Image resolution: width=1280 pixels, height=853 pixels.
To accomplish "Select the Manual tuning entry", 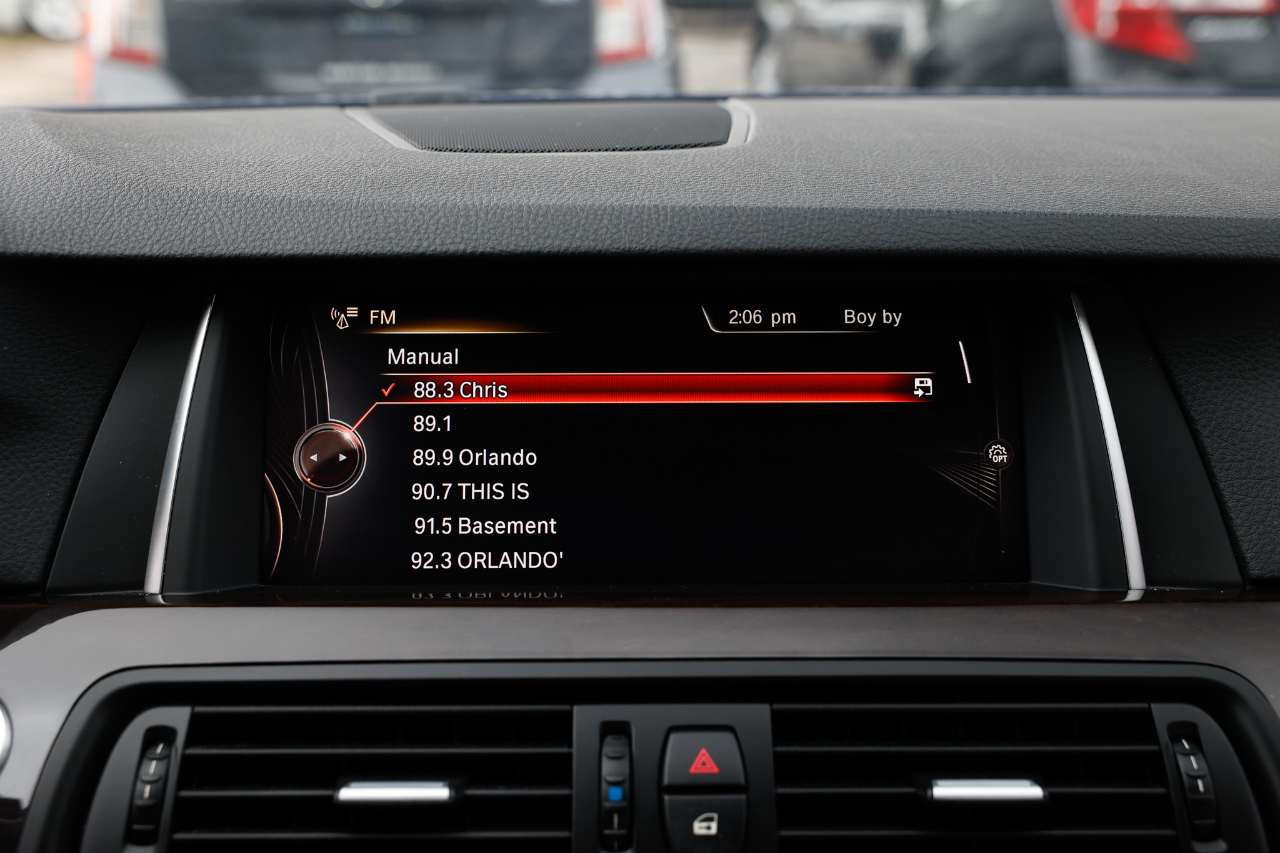I will tap(423, 357).
